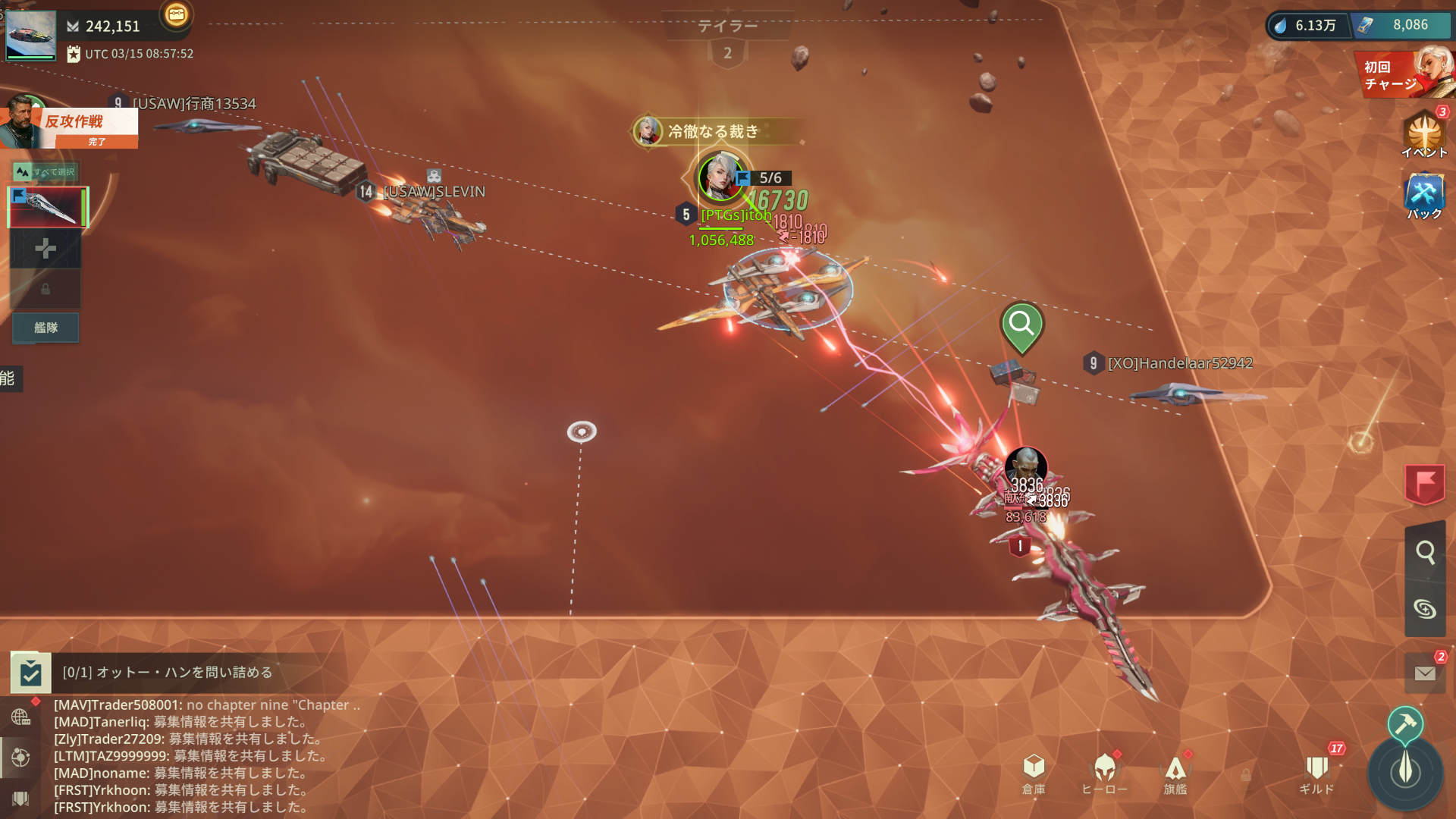Open the player profile avatar
The image size is (1456, 819).
point(30,35)
